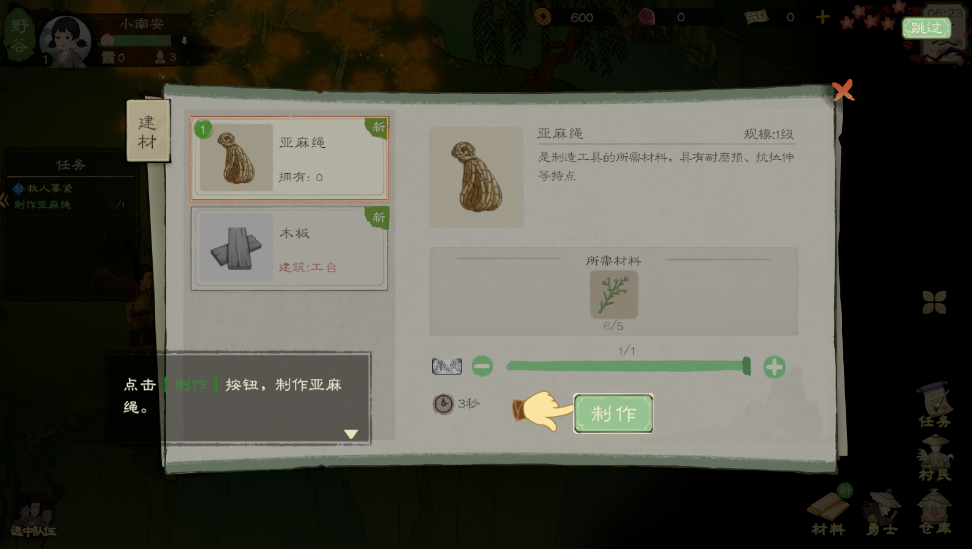Increase craft quantity with the plus button
Viewport: 972px width, 549px height.
click(x=774, y=367)
